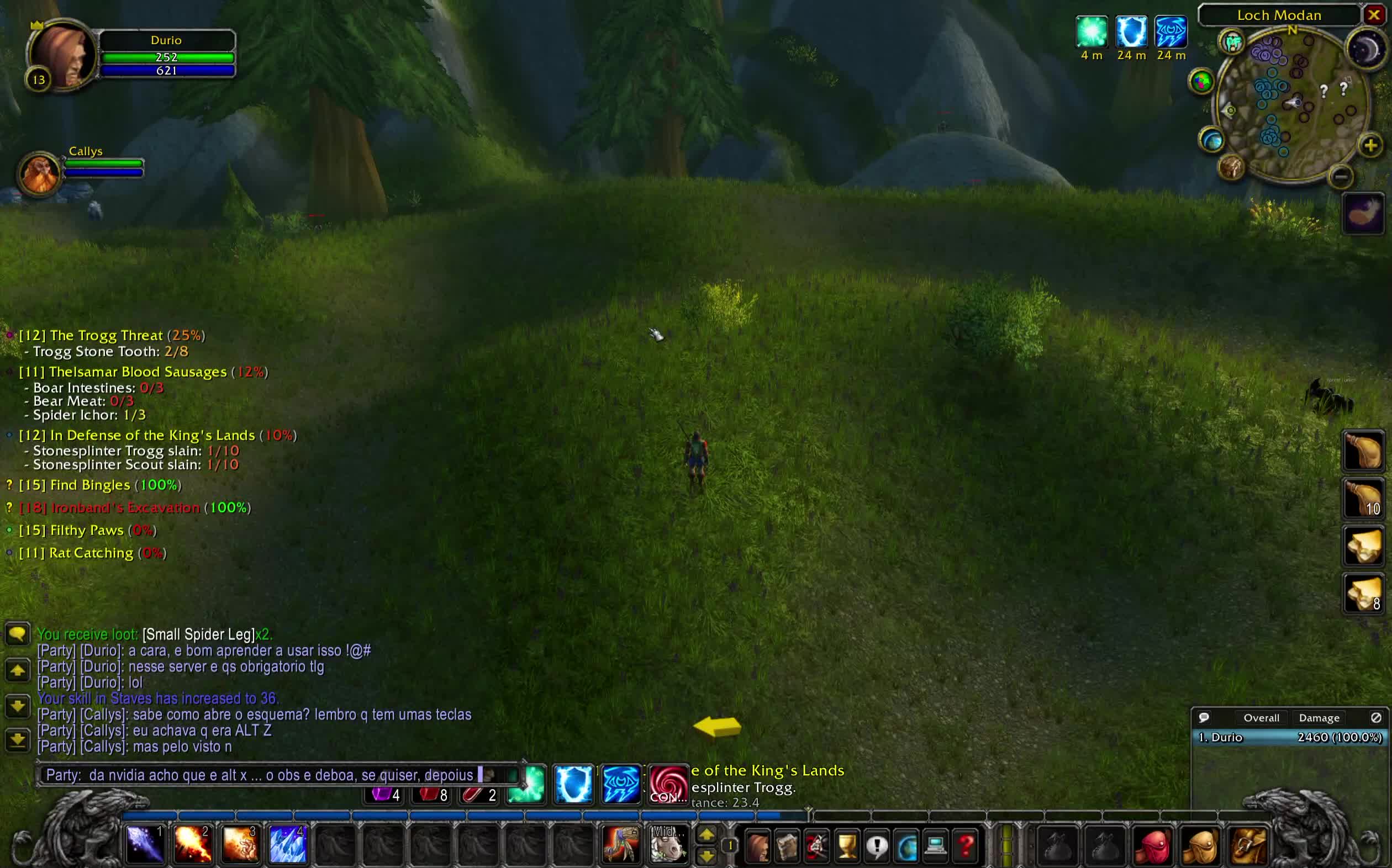Open The Trogg Threat quest entry
Image resolution: width=1392 pixels, height=868 pixels.
click(106, 335)
